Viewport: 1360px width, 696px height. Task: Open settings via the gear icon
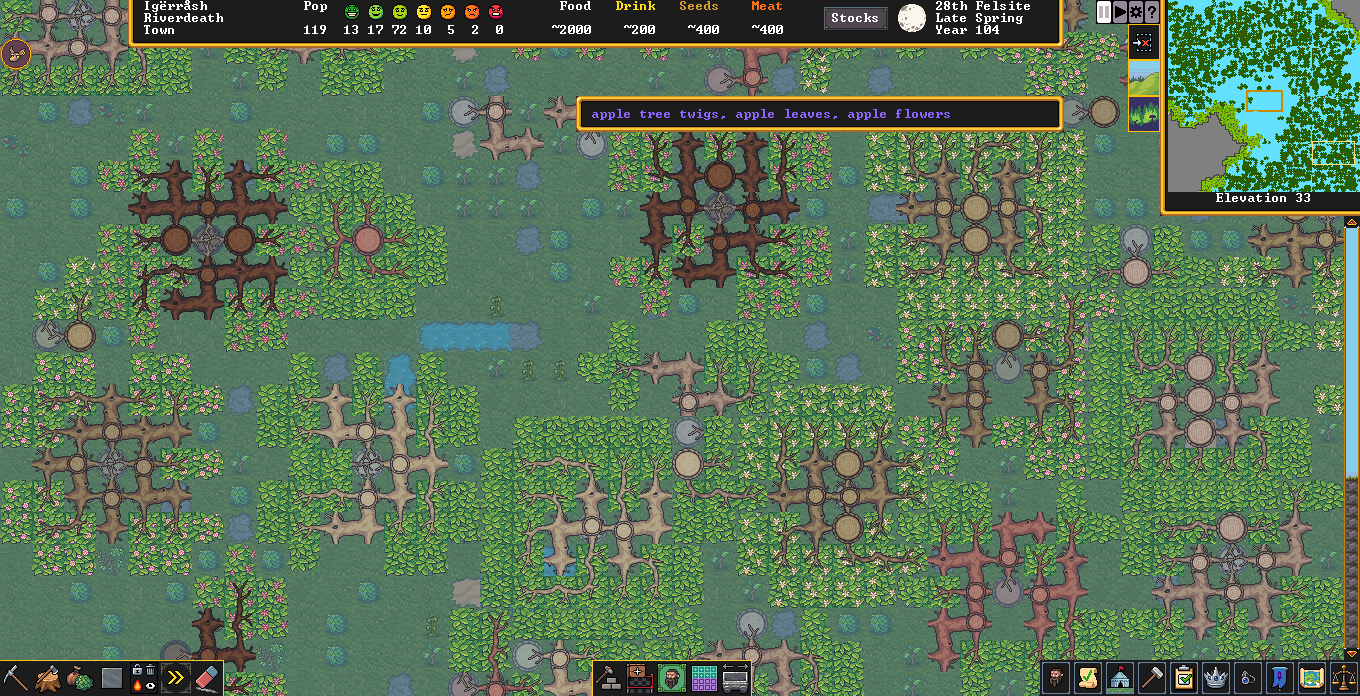coord(1136,12)
